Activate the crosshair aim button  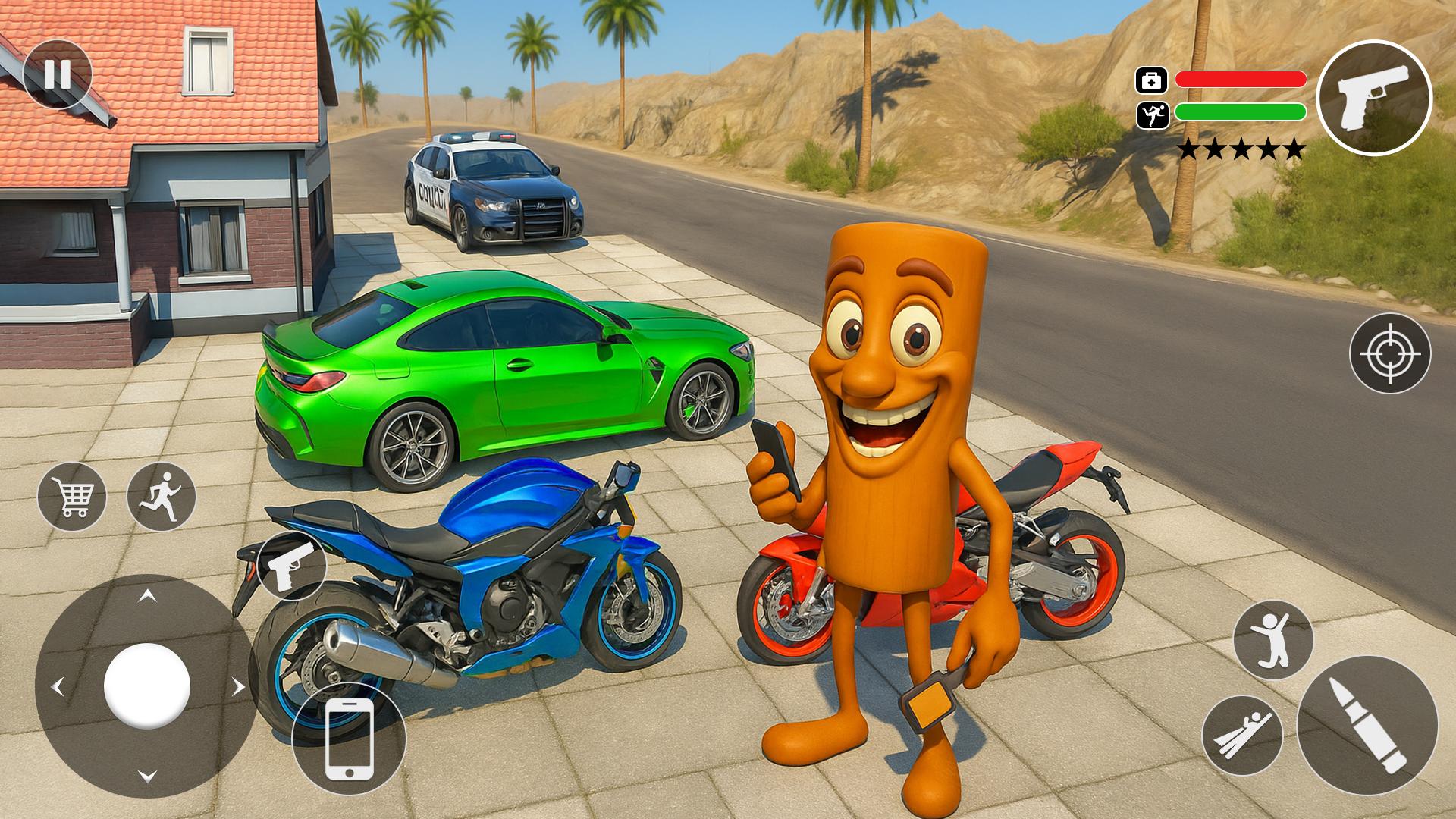click(x=1390, y=353)
